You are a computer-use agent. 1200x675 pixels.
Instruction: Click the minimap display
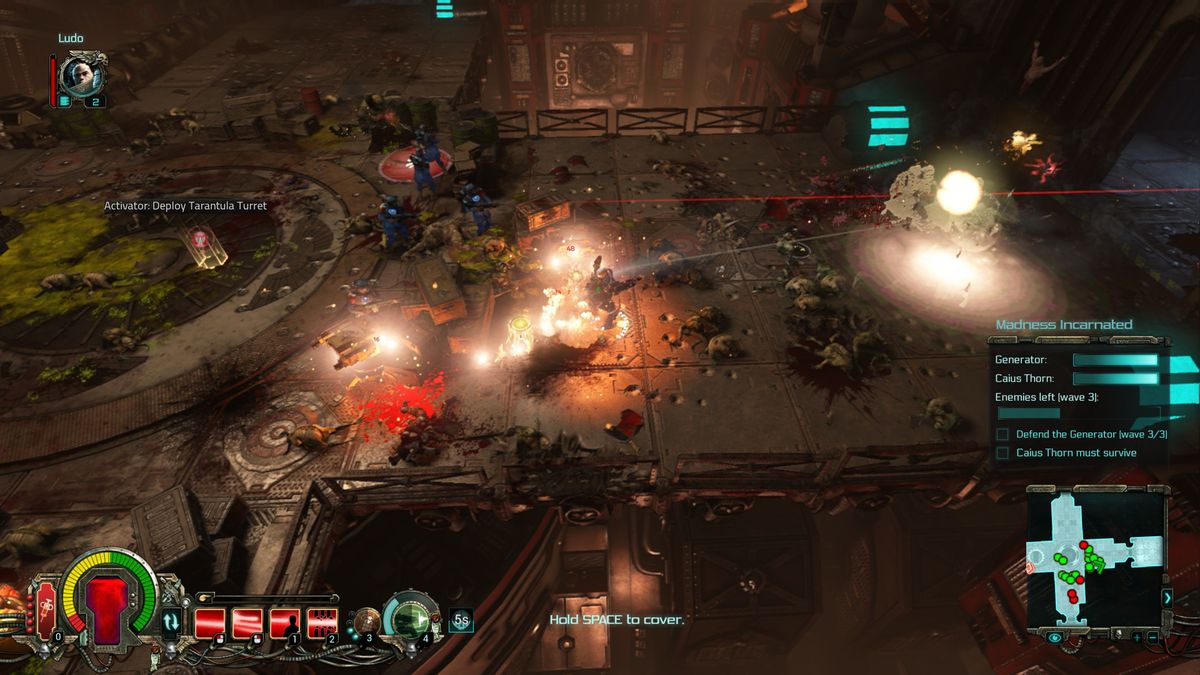pos(1094,557)
